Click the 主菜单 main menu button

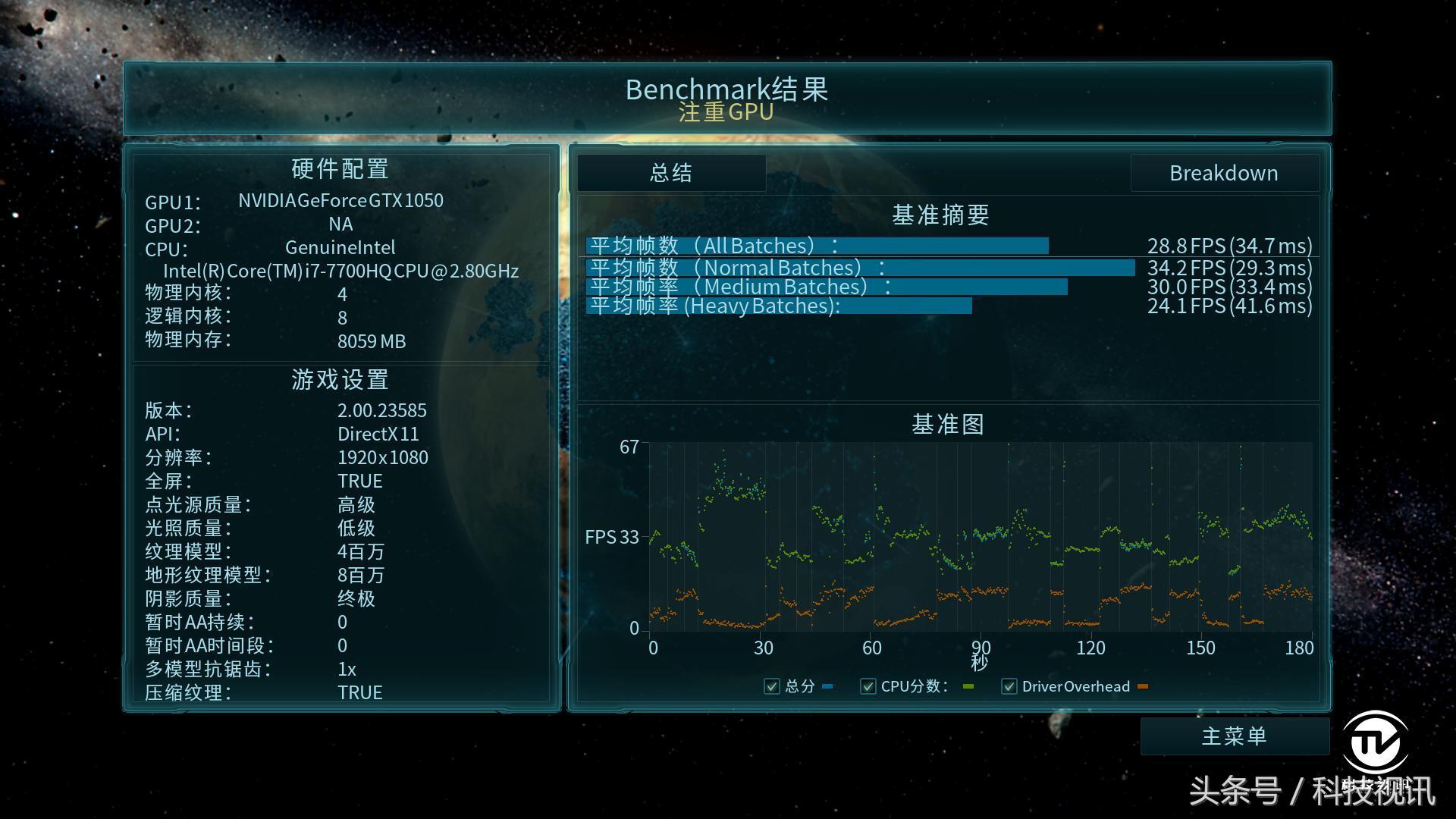[x=1235, y=736]
